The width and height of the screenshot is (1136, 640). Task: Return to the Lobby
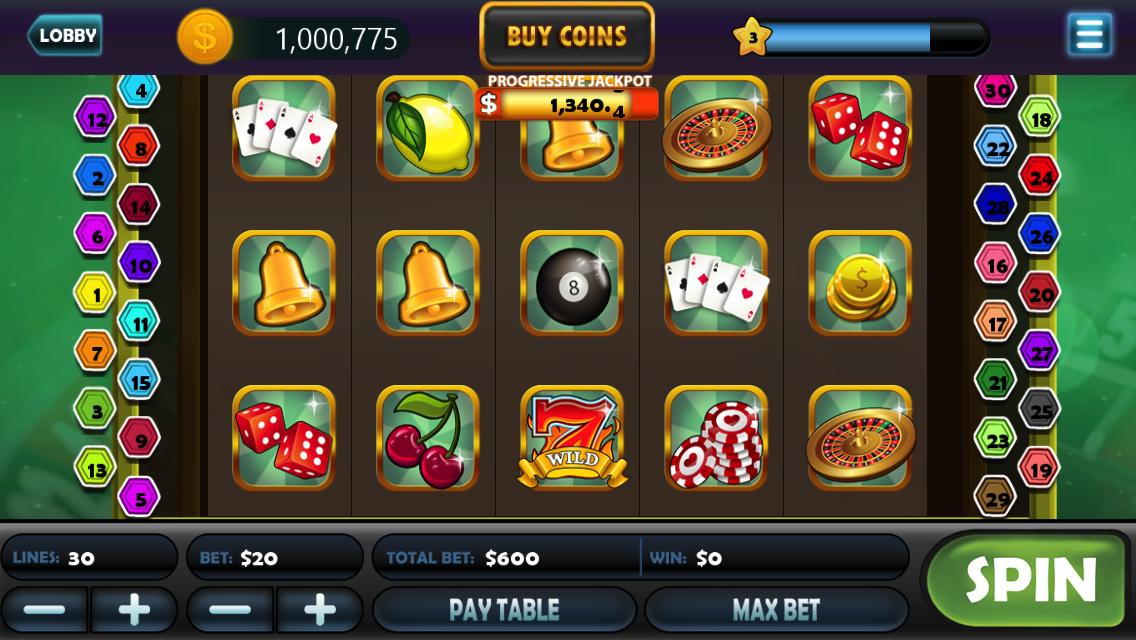[x=65, y=36]
